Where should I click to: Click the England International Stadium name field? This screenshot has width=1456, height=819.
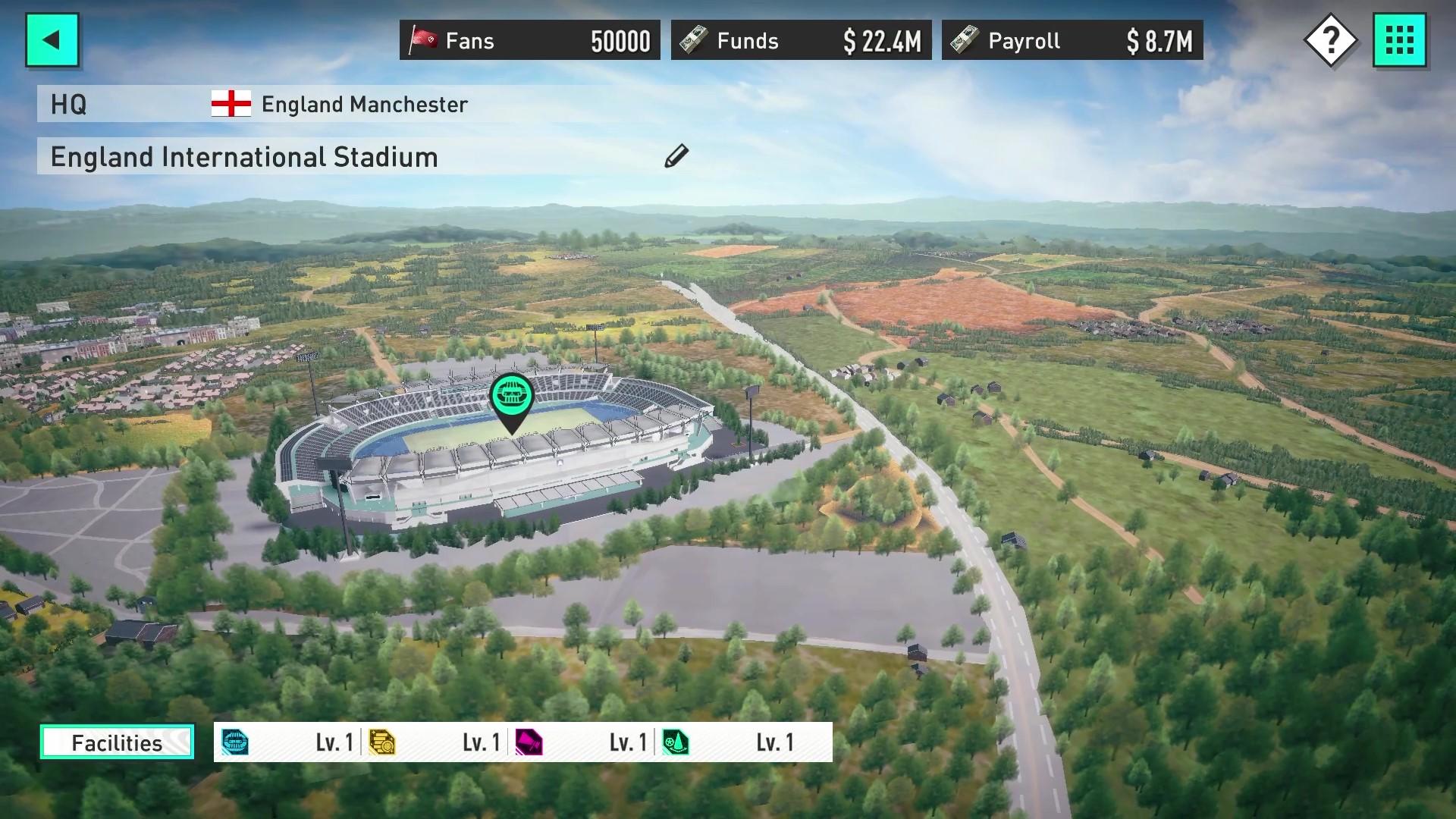(243, 157)
